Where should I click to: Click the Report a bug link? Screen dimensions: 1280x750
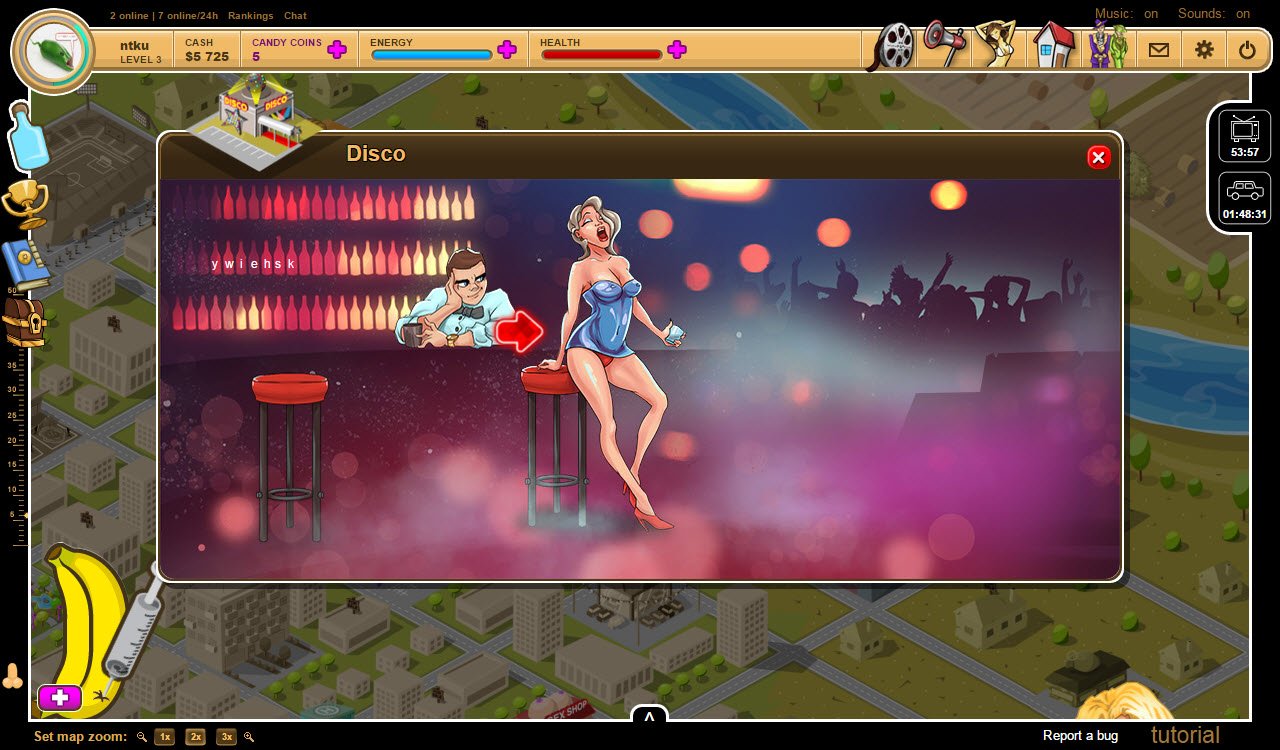tap(1079, 735)
